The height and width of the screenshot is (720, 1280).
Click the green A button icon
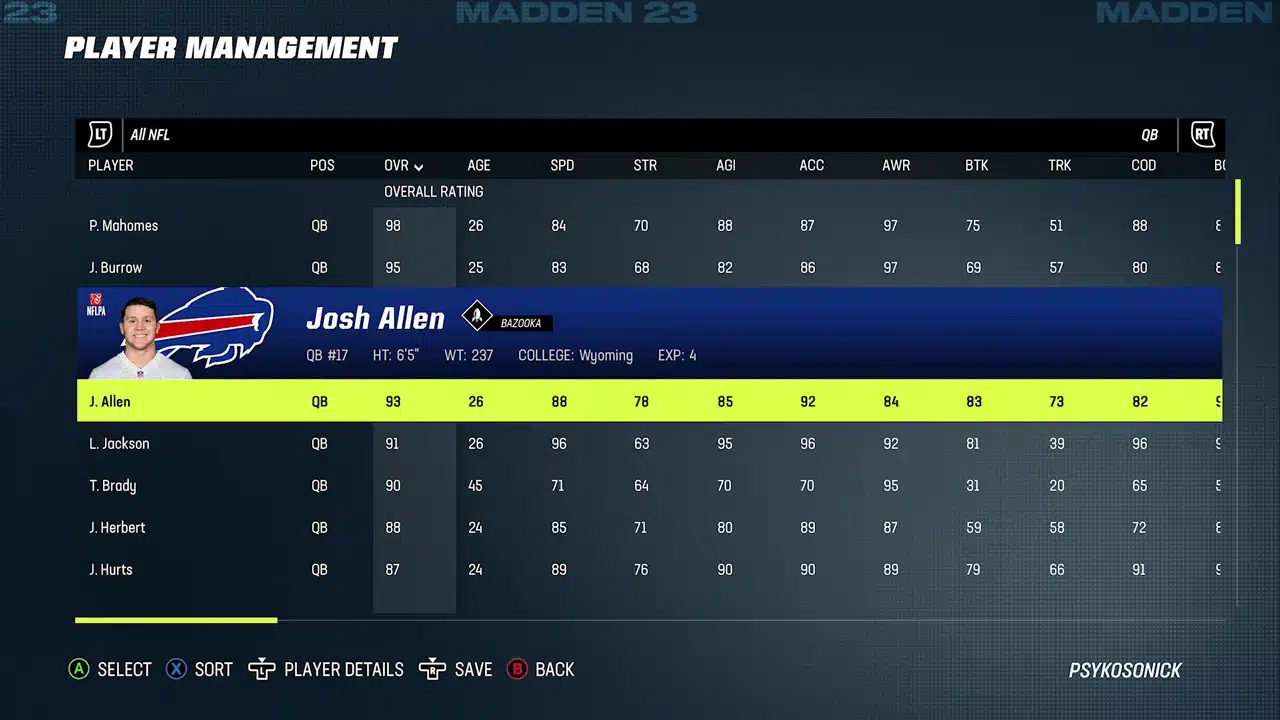[79, 669]
